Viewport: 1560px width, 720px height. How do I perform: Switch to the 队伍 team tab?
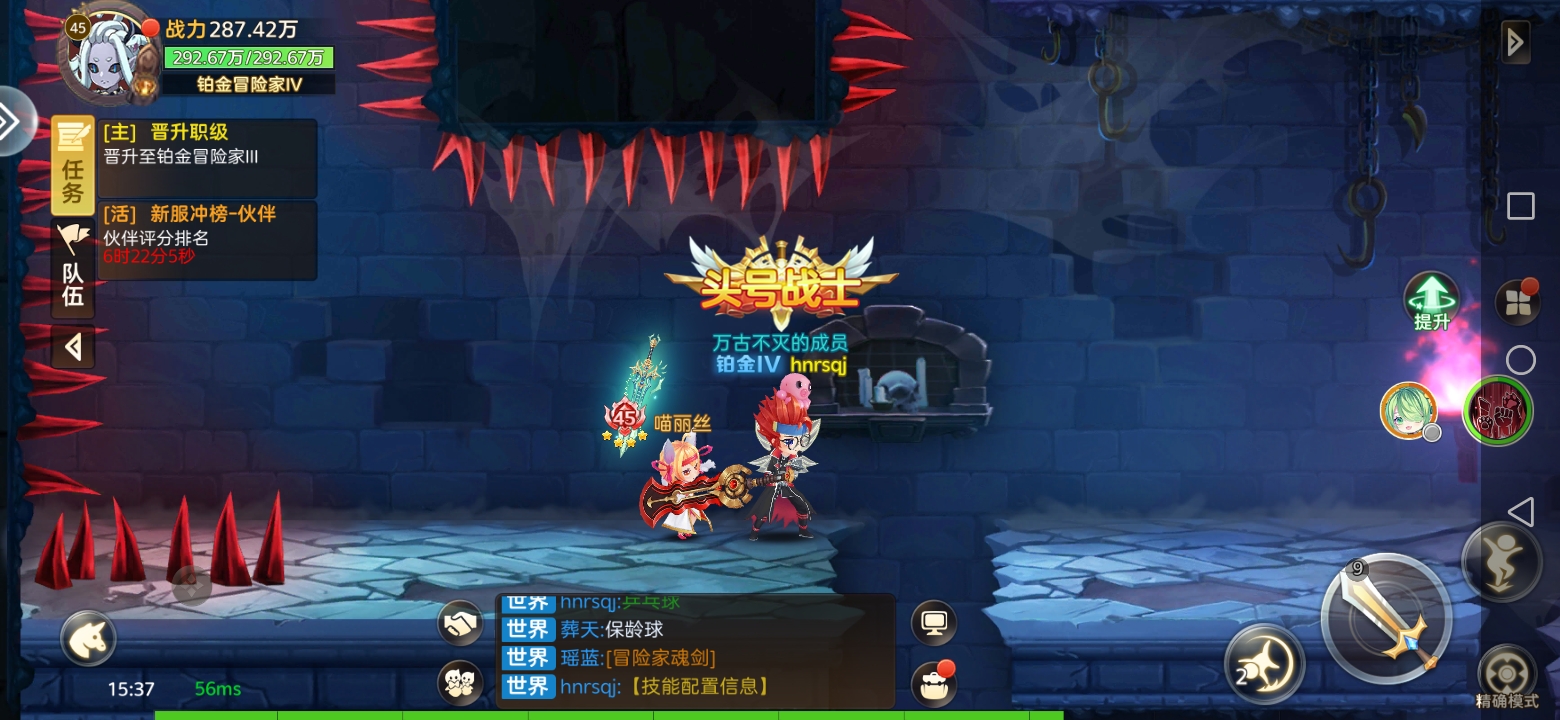pyautogui.click(x=73, y=270)
